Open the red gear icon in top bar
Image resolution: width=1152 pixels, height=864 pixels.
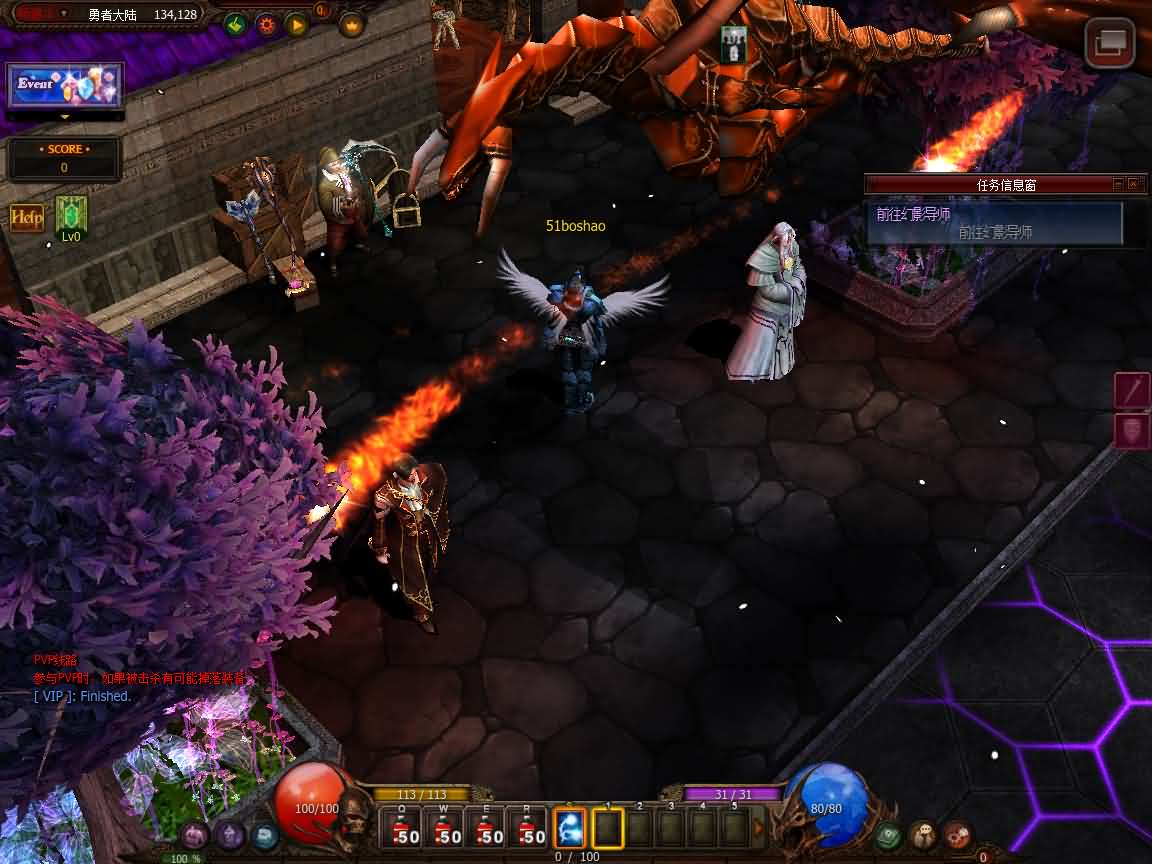(266, 25)
